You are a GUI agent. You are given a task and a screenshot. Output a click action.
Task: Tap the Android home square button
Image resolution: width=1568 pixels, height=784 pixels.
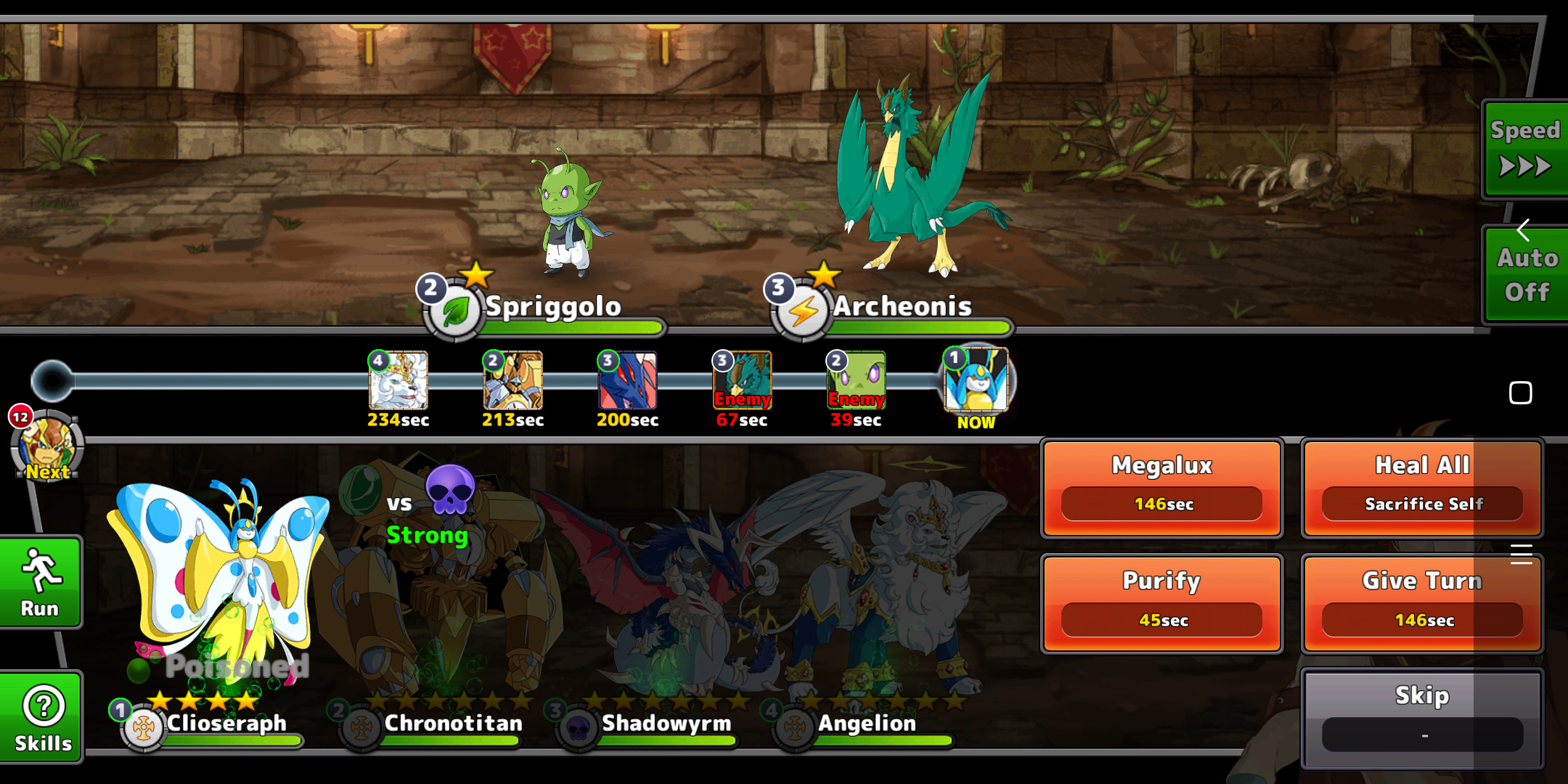(1520, 393)
